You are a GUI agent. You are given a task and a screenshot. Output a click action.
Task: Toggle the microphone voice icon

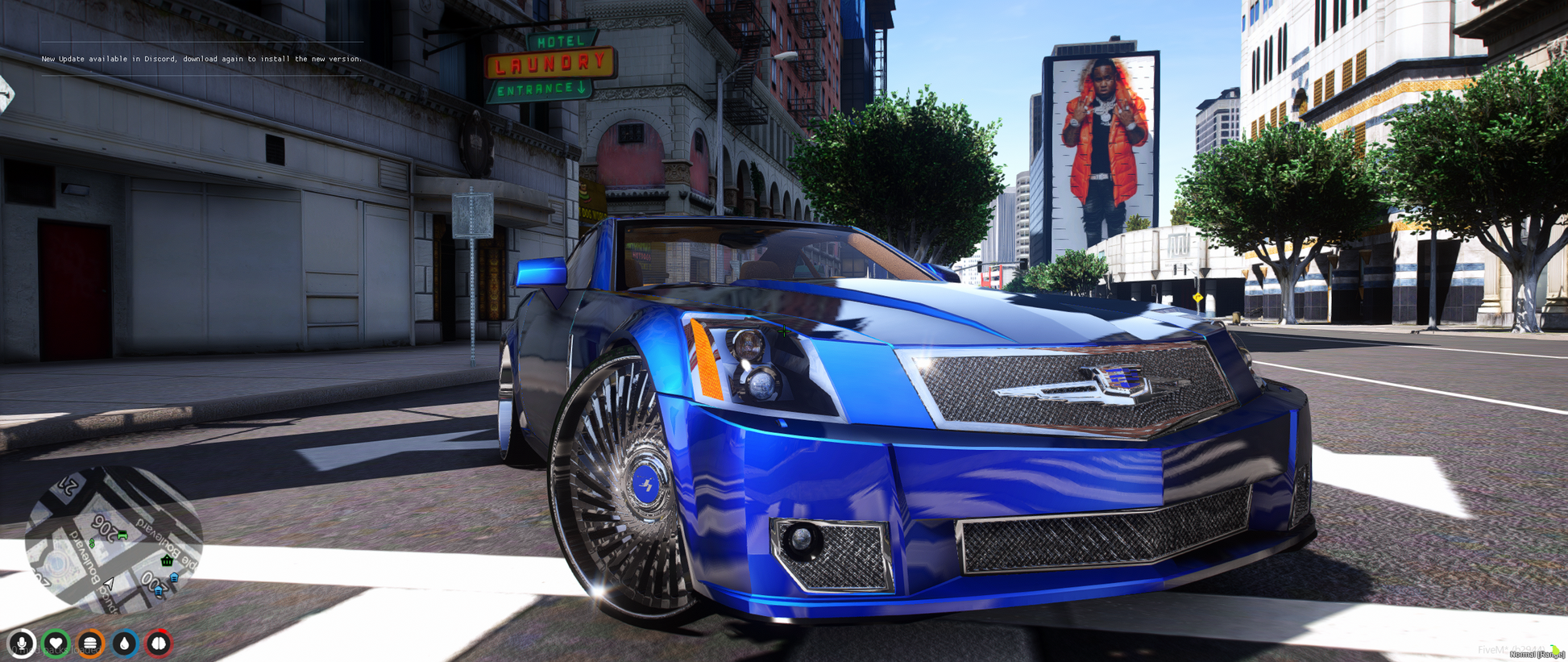click(x=22, y=643)
